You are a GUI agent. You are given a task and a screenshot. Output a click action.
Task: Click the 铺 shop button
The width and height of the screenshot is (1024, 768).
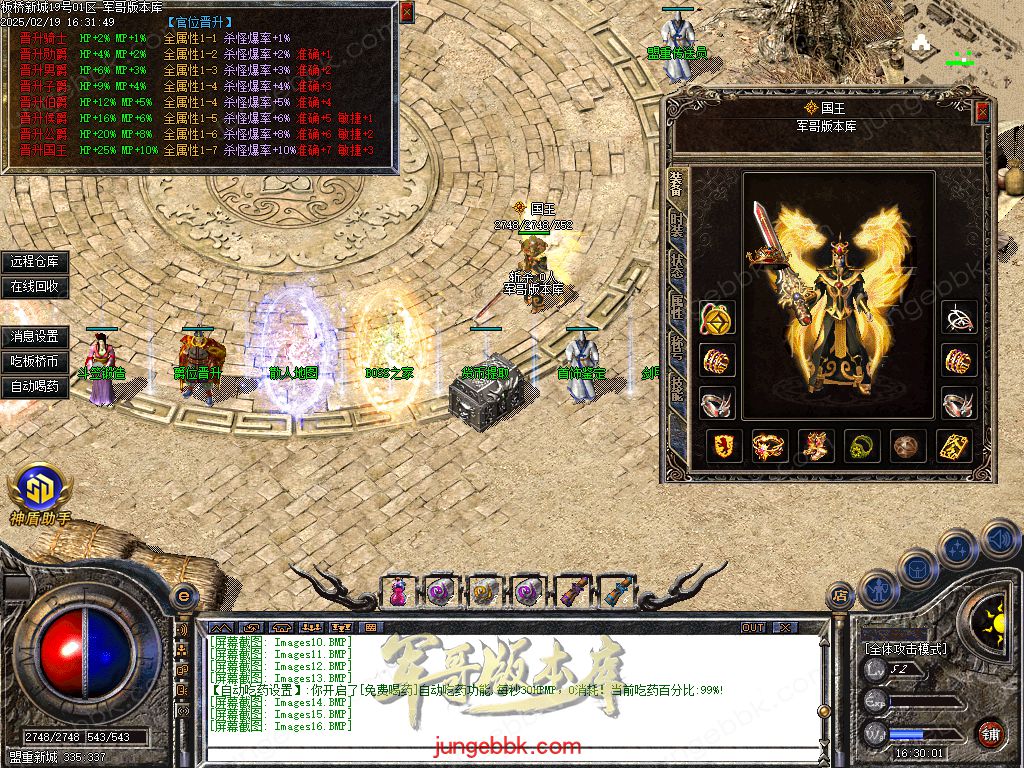point(990,733)
